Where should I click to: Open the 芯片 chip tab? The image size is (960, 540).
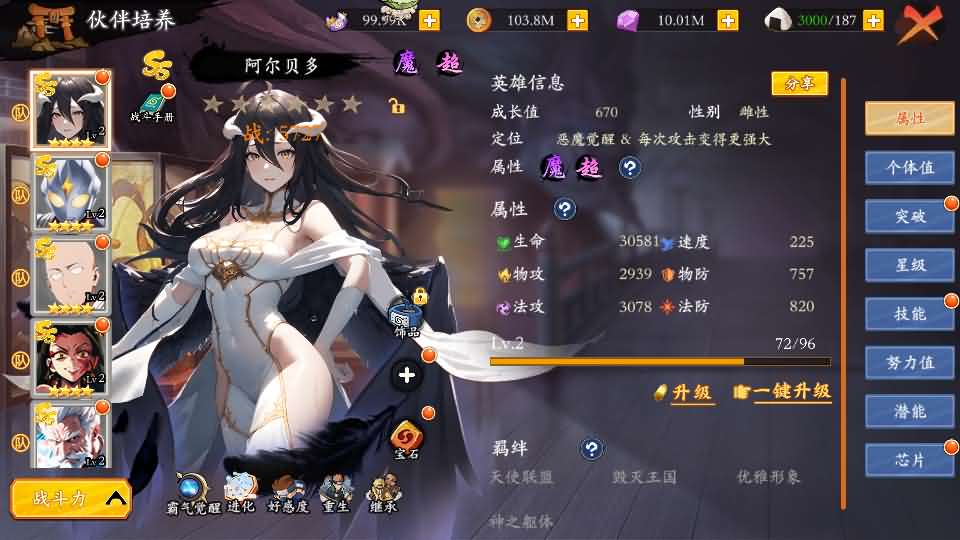pyautogui.click(x=909, y=460)
